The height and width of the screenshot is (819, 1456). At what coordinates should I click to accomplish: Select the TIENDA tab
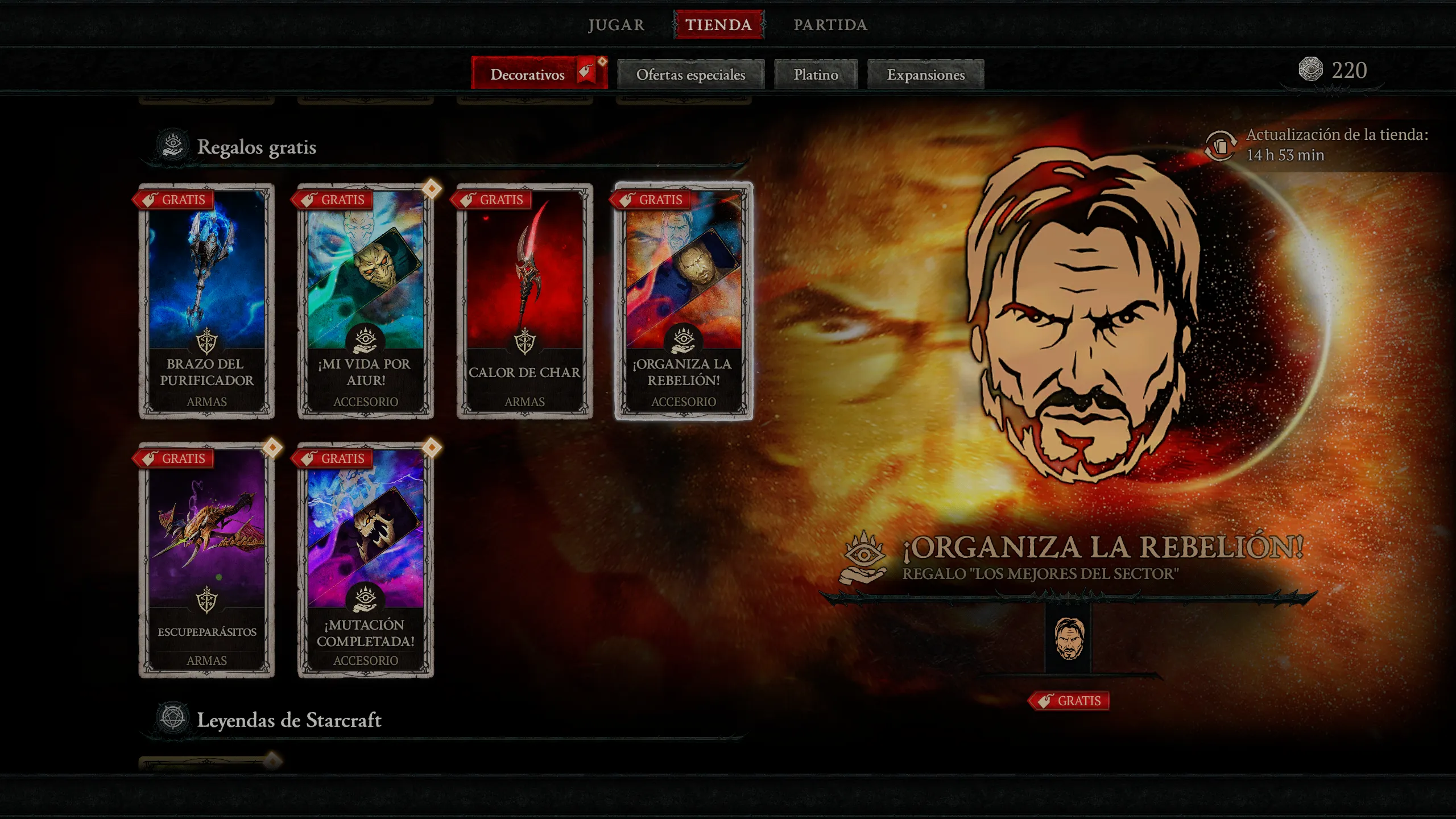coord(718,25)
